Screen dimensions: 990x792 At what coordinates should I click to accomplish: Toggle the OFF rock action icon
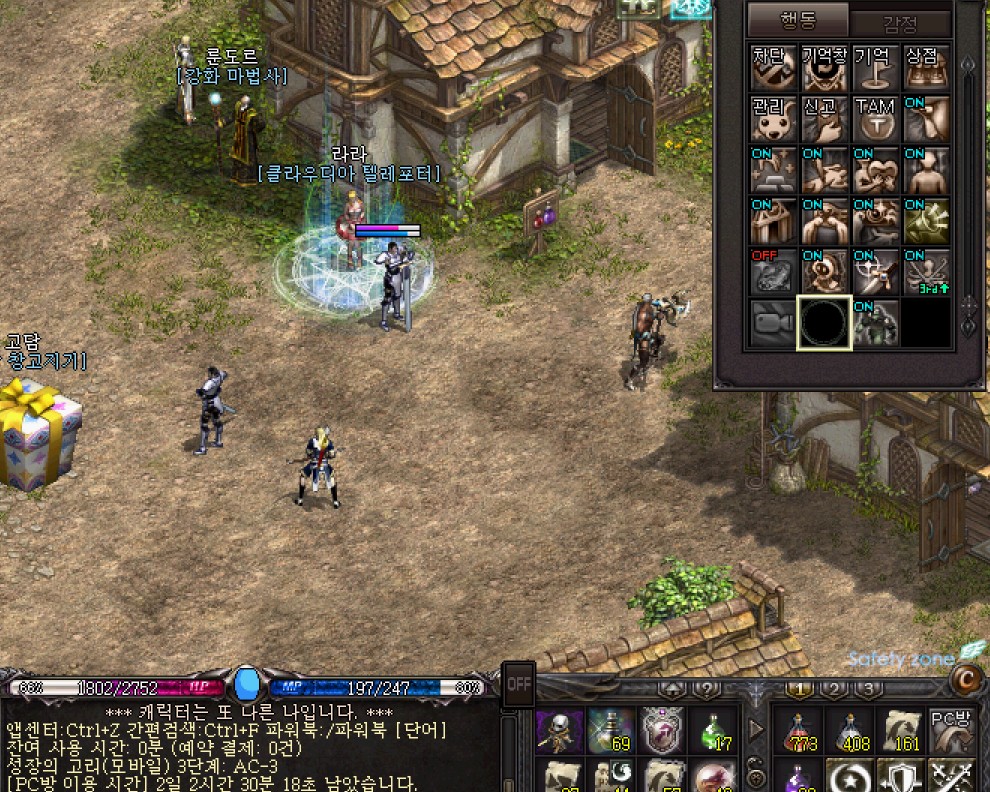(774, 272)
